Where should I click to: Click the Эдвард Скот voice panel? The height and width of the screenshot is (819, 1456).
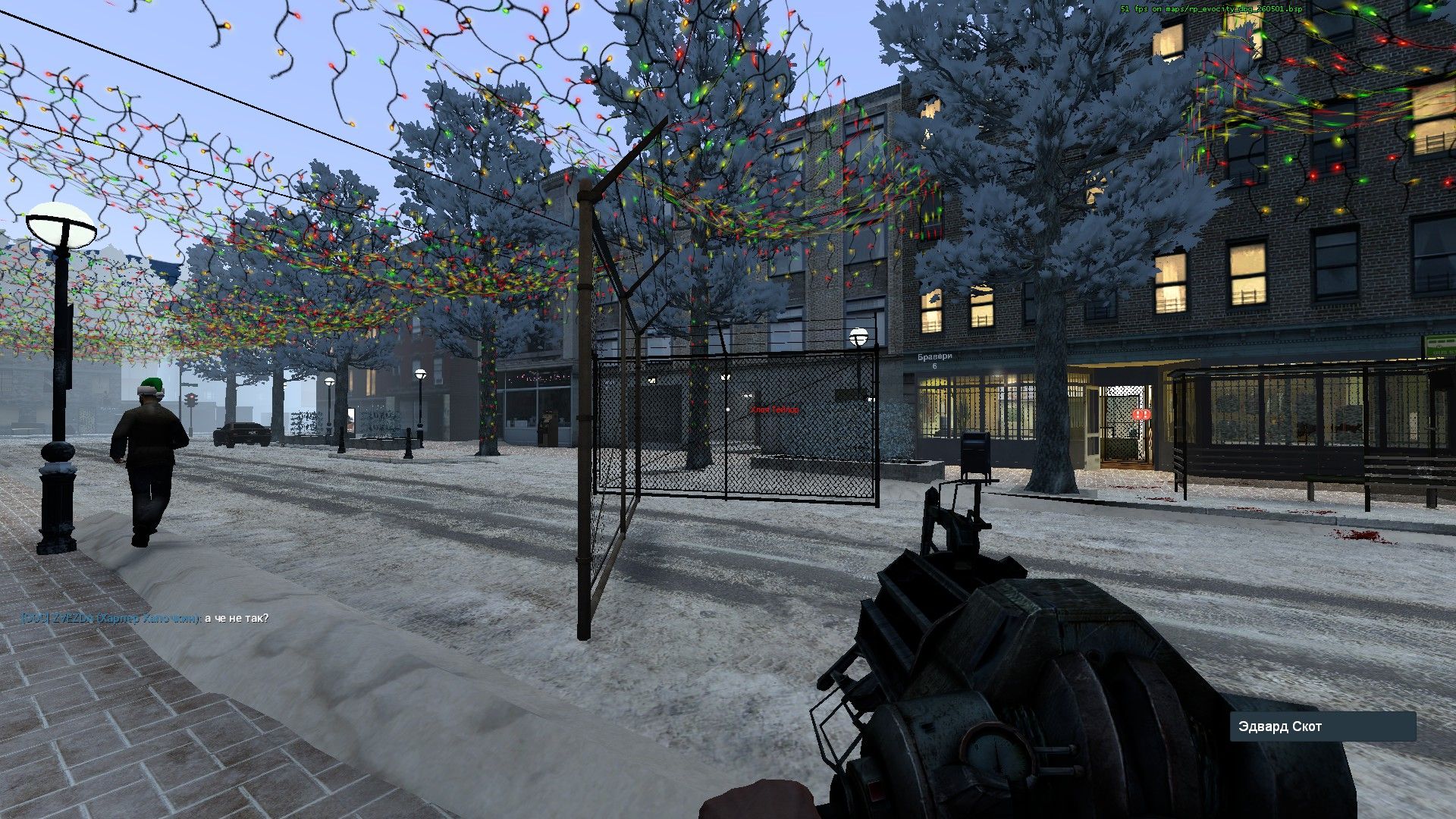[x=1322, y=726]
